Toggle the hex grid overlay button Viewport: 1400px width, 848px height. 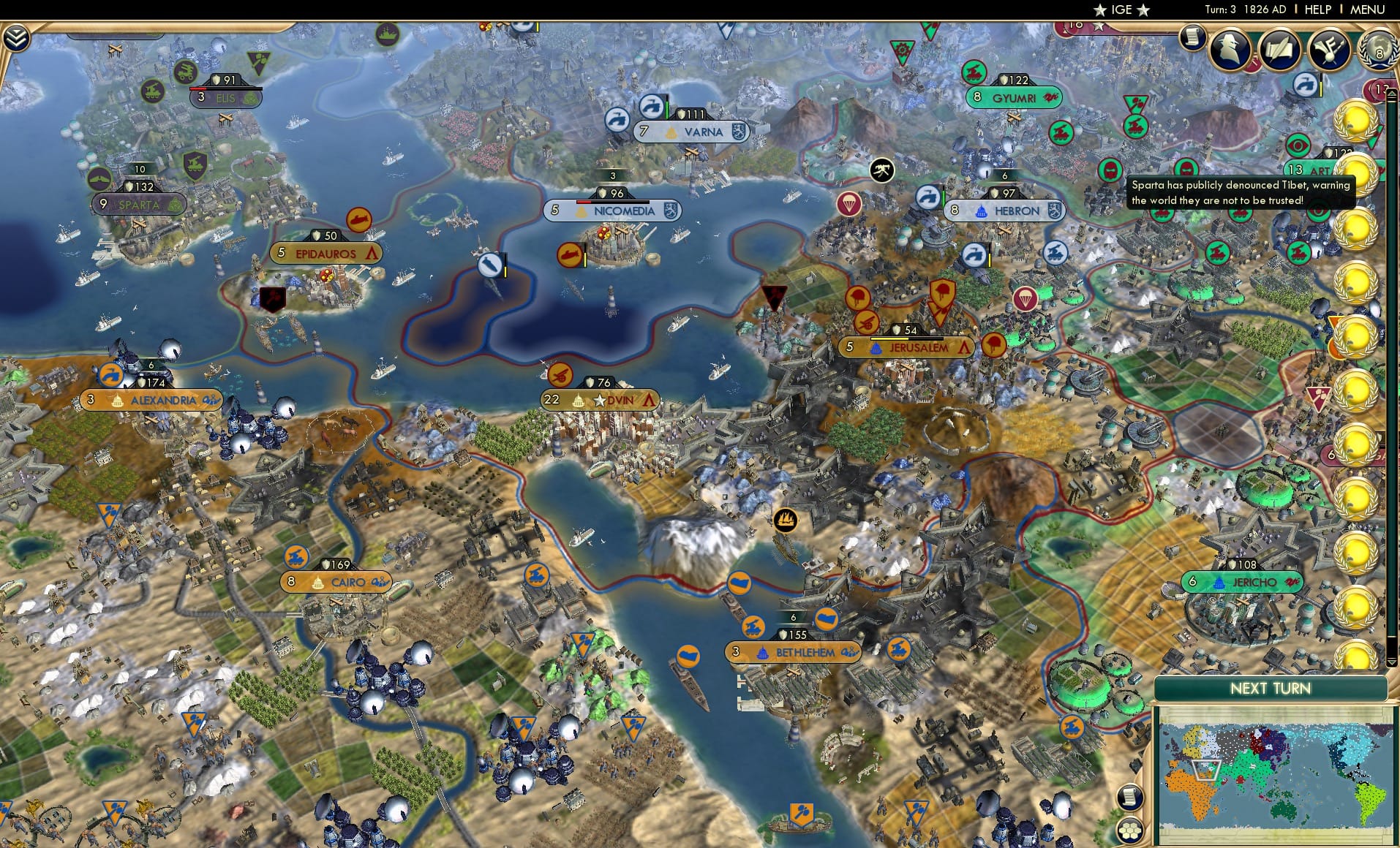click(x=1130, y=830)
